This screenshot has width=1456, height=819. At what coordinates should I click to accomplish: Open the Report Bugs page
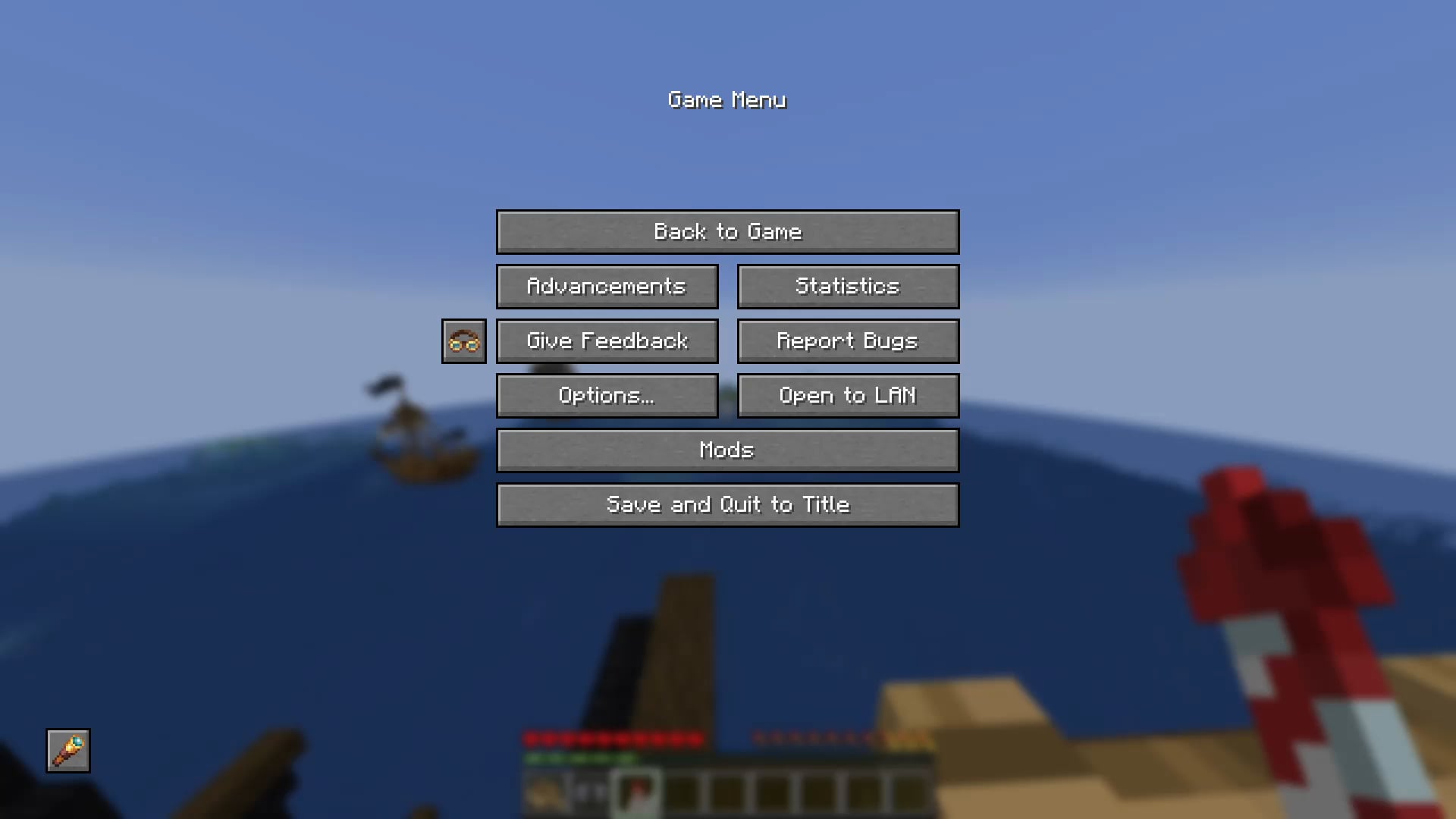tap(847, 340)
